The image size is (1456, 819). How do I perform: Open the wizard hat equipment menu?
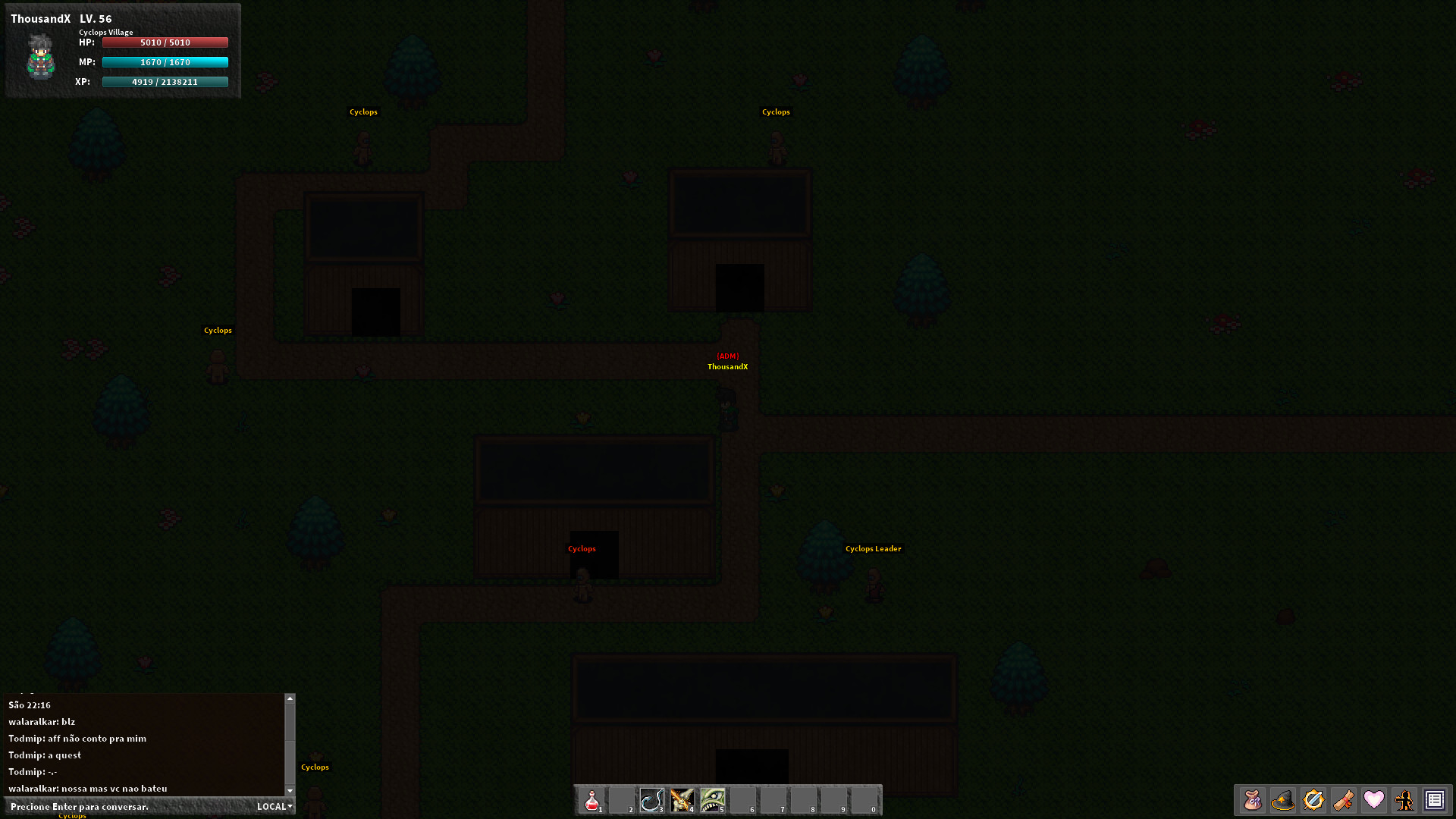[x=1283, y=800]
